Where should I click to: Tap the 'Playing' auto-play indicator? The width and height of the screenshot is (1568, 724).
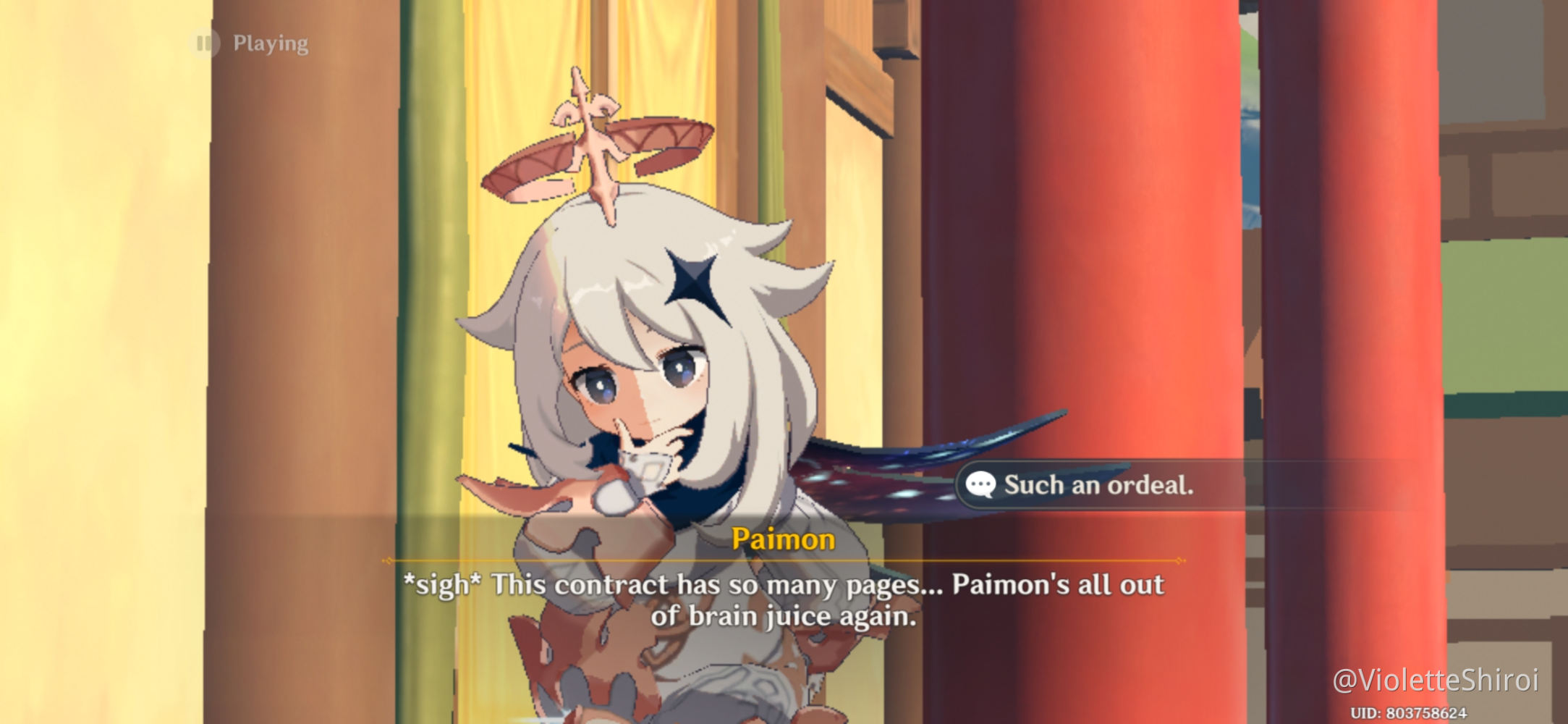(269, 43)
